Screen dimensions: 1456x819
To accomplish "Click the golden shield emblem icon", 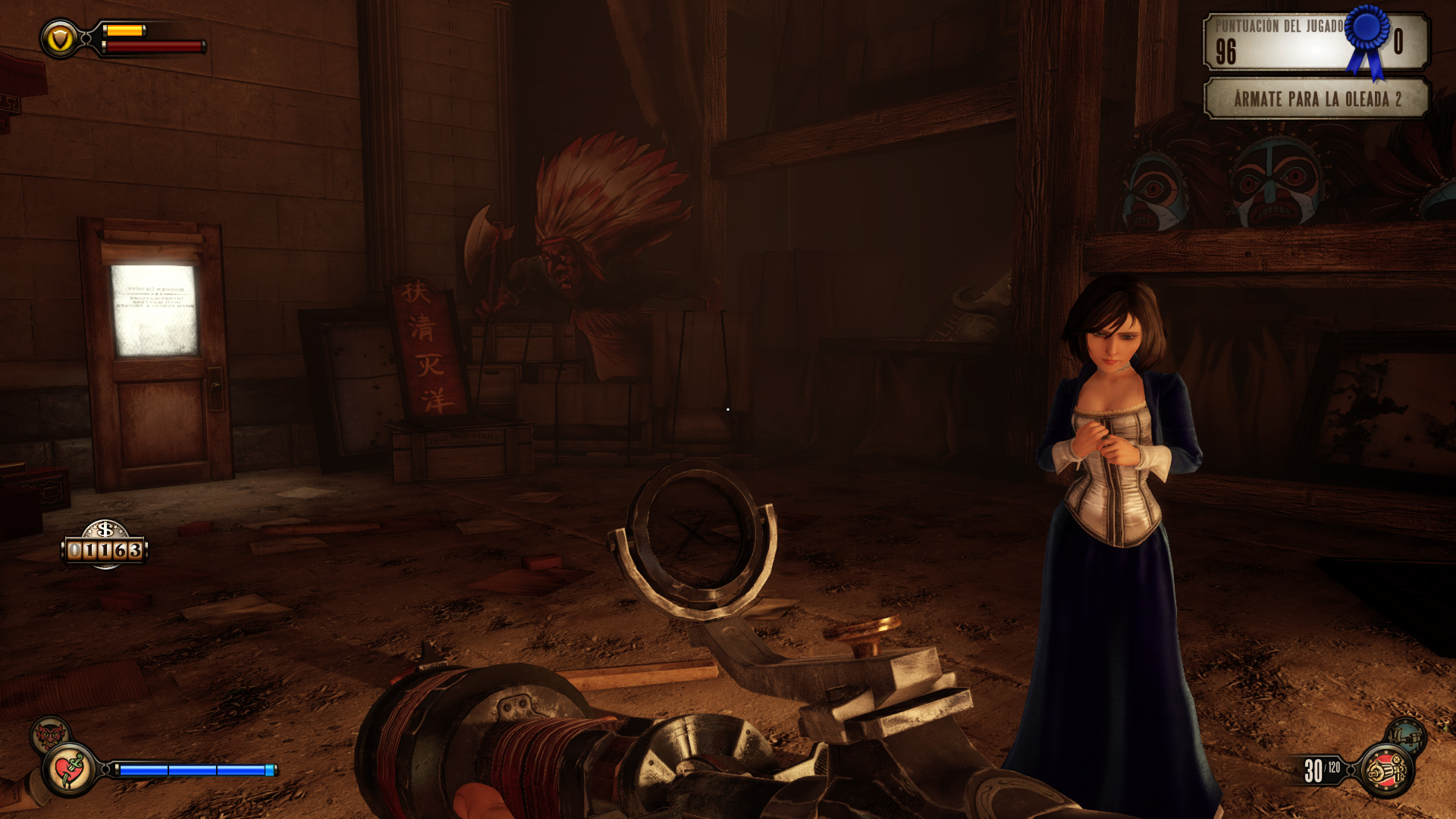I will [x=60, y=38].
